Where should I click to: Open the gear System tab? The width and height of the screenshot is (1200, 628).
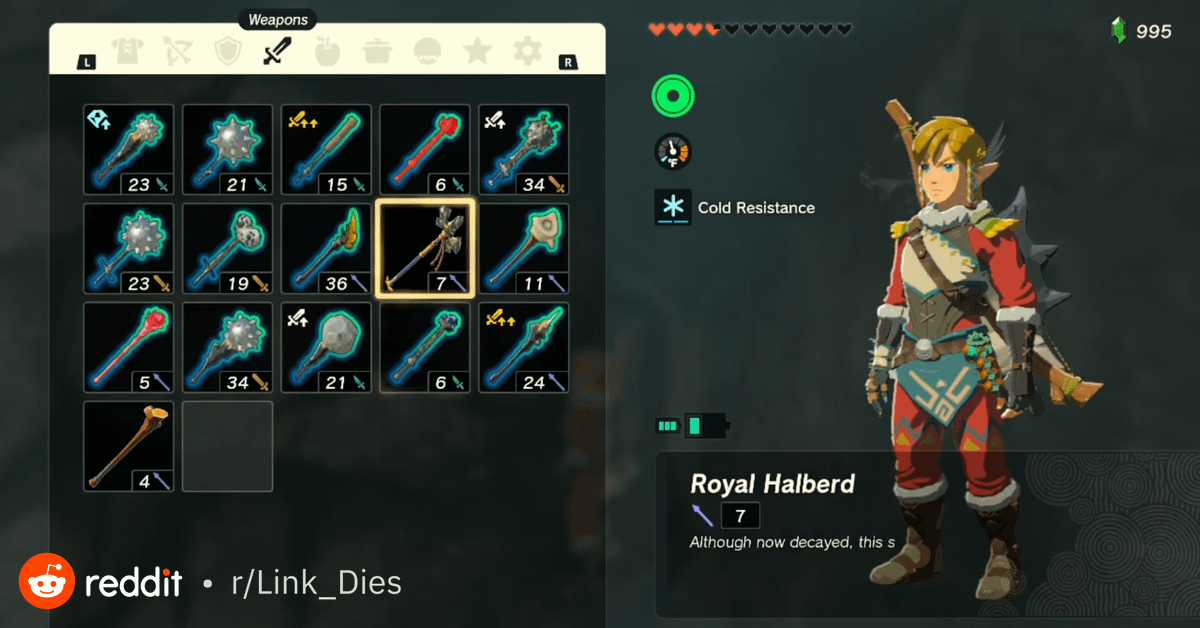[x=527, y=51]
